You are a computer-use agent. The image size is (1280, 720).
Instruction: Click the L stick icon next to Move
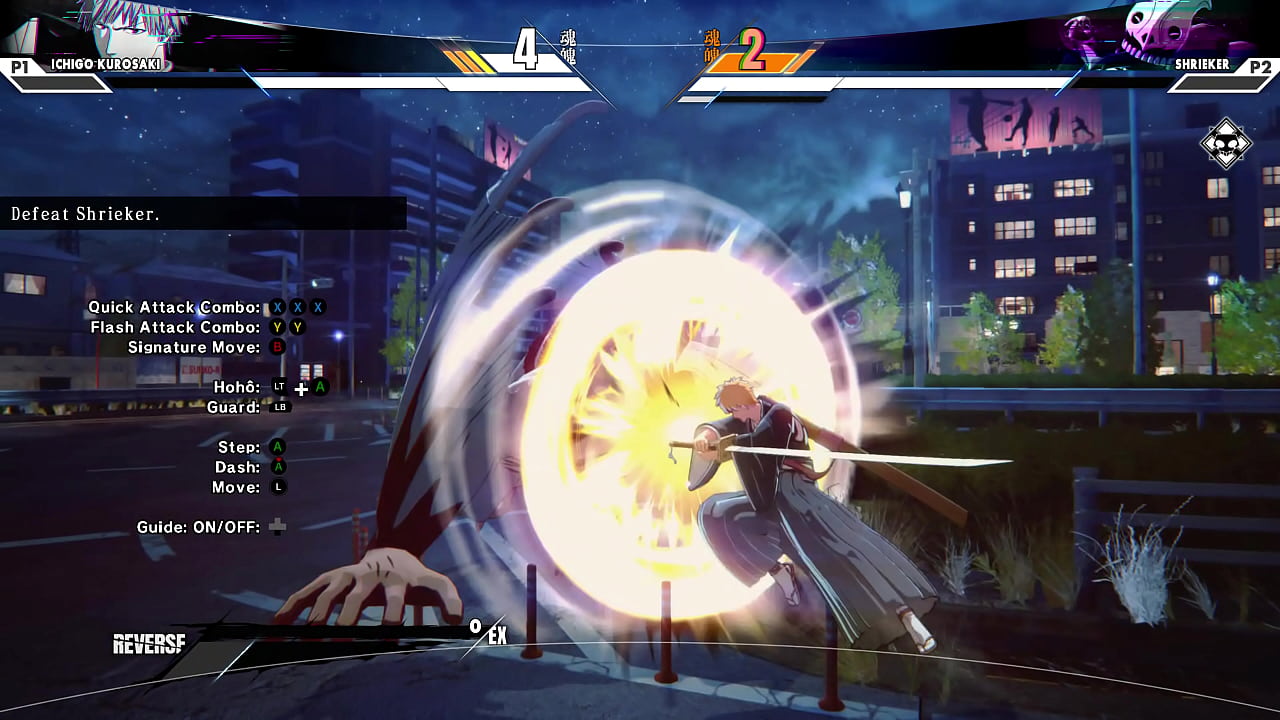(x=278, y=487)
